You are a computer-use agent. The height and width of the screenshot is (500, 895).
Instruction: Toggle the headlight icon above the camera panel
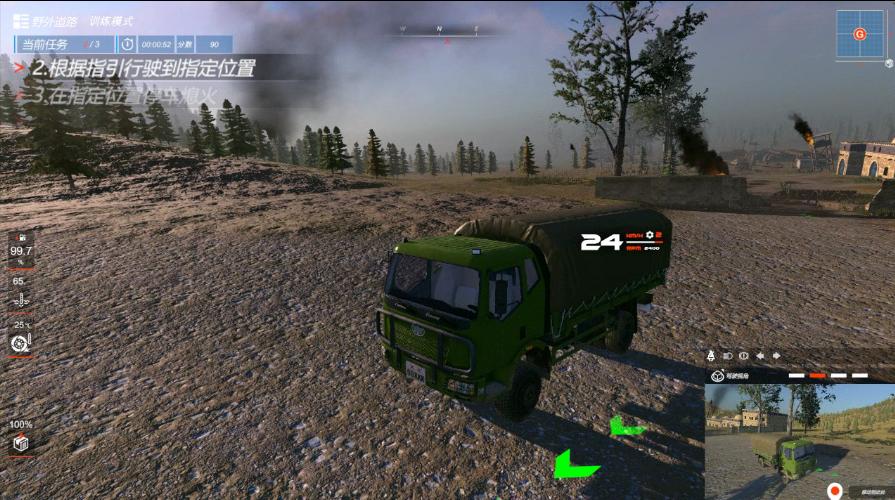pos(728,355)
